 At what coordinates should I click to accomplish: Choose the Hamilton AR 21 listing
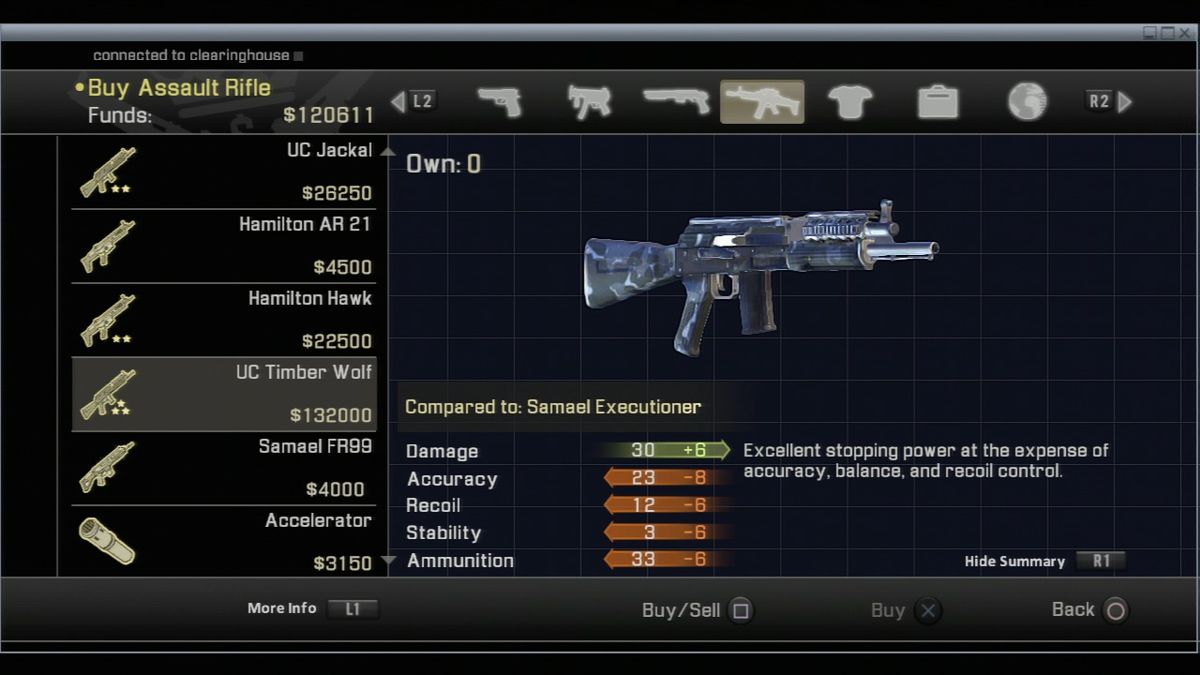(224, 246)
